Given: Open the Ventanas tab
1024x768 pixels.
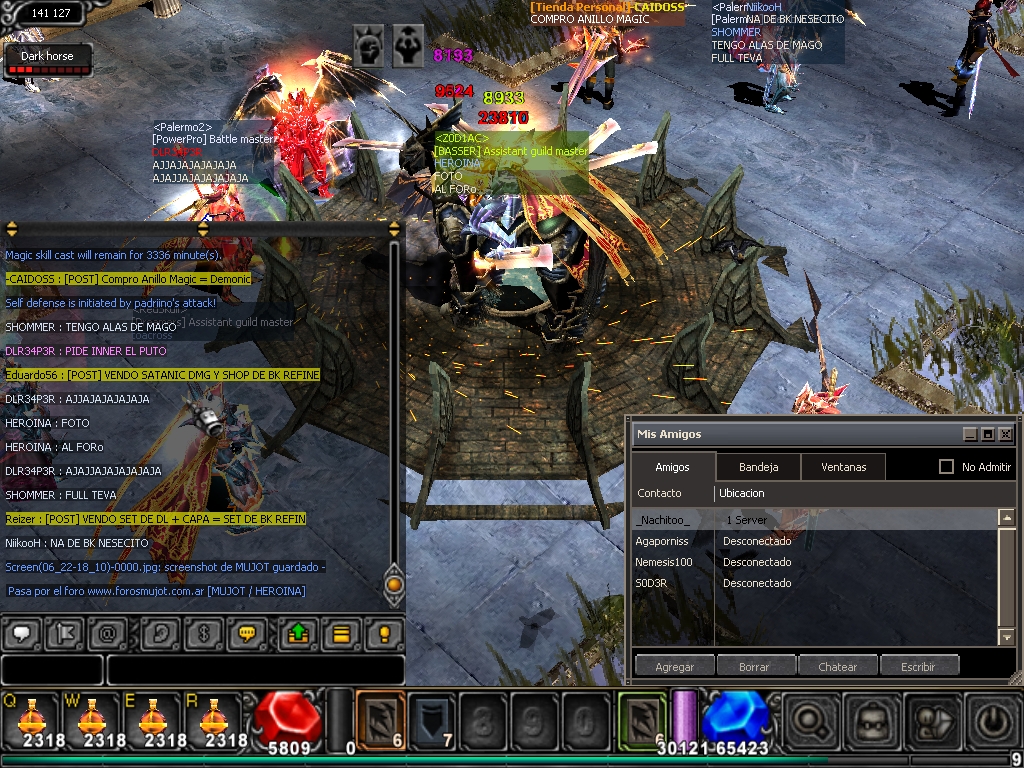Looking at the screenshot, I should [x=843, y=467].
